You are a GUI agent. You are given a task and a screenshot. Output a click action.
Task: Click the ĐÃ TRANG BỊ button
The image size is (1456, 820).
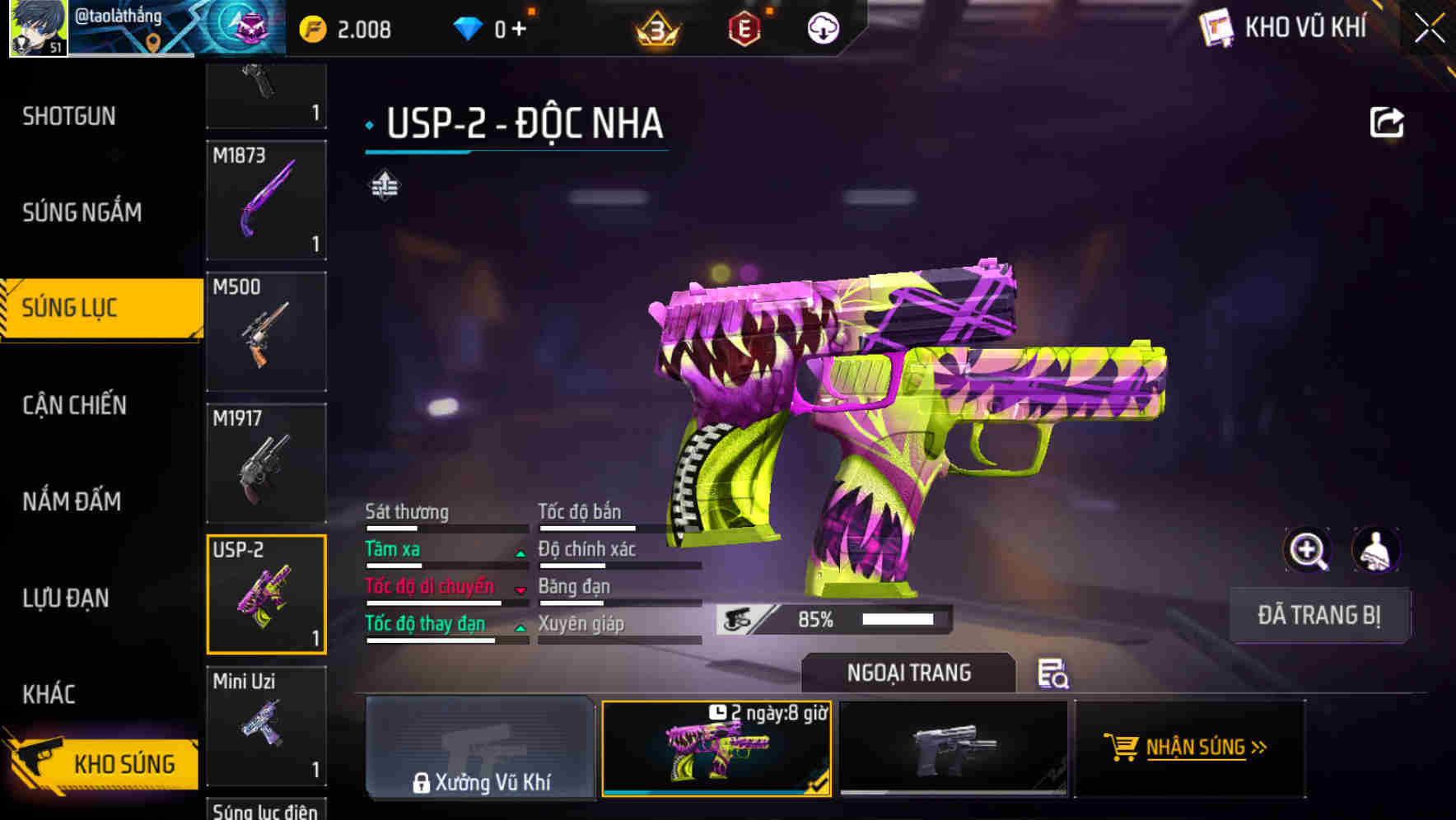click(x=1319, y=615)
